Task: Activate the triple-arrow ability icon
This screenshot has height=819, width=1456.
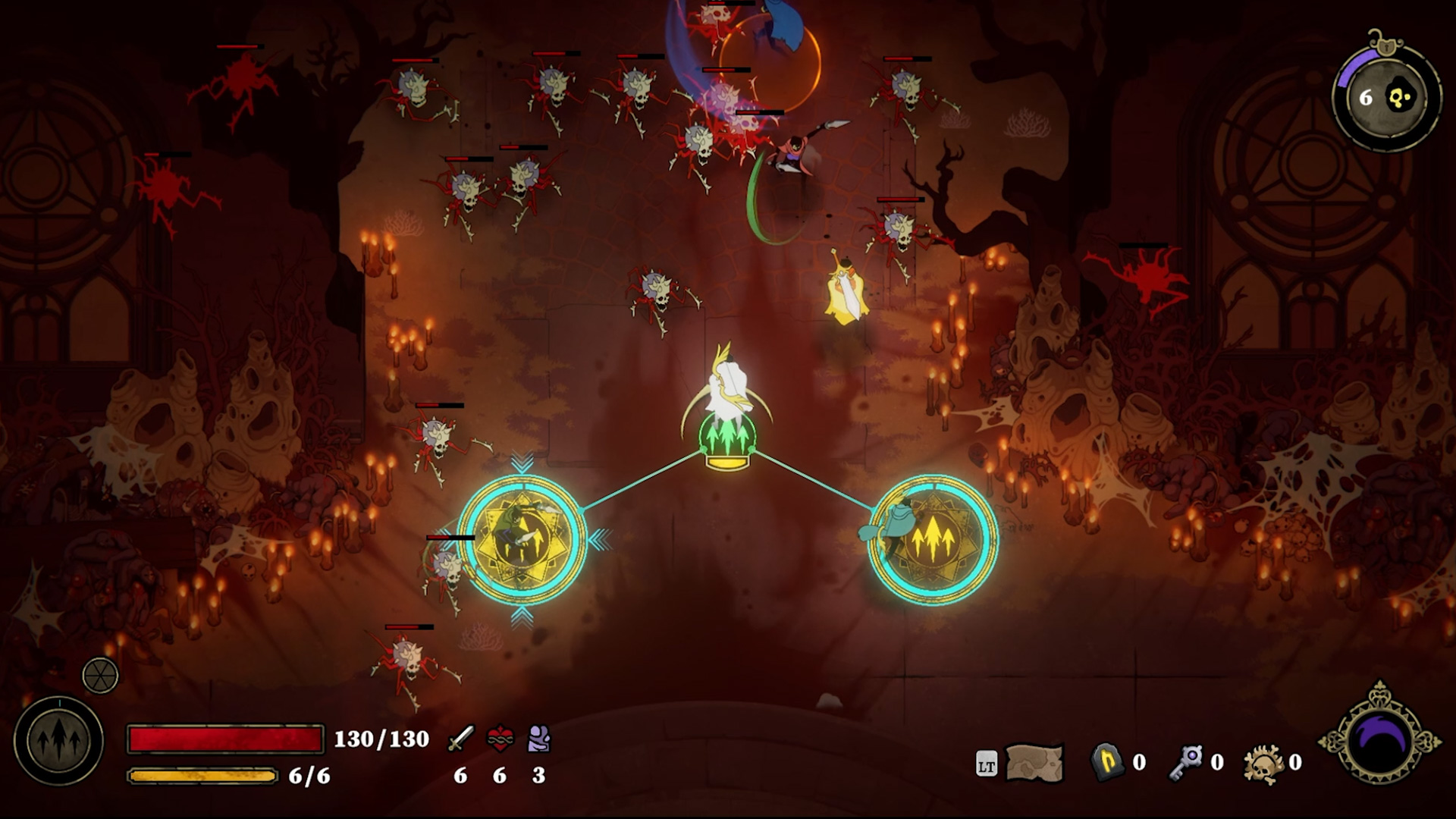Action: (58, 741)
